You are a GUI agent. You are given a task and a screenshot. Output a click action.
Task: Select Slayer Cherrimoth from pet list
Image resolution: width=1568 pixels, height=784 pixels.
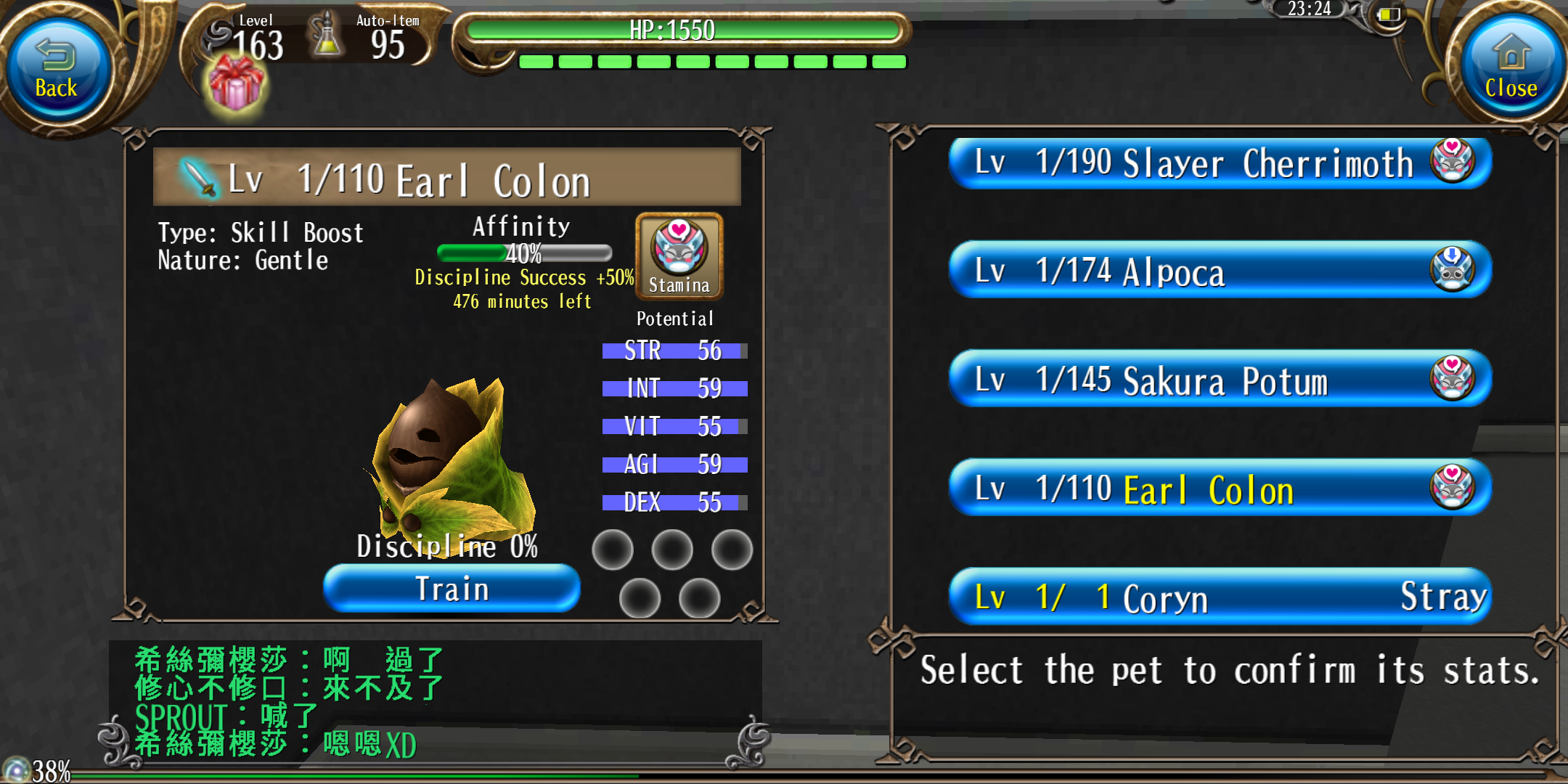1220,163
